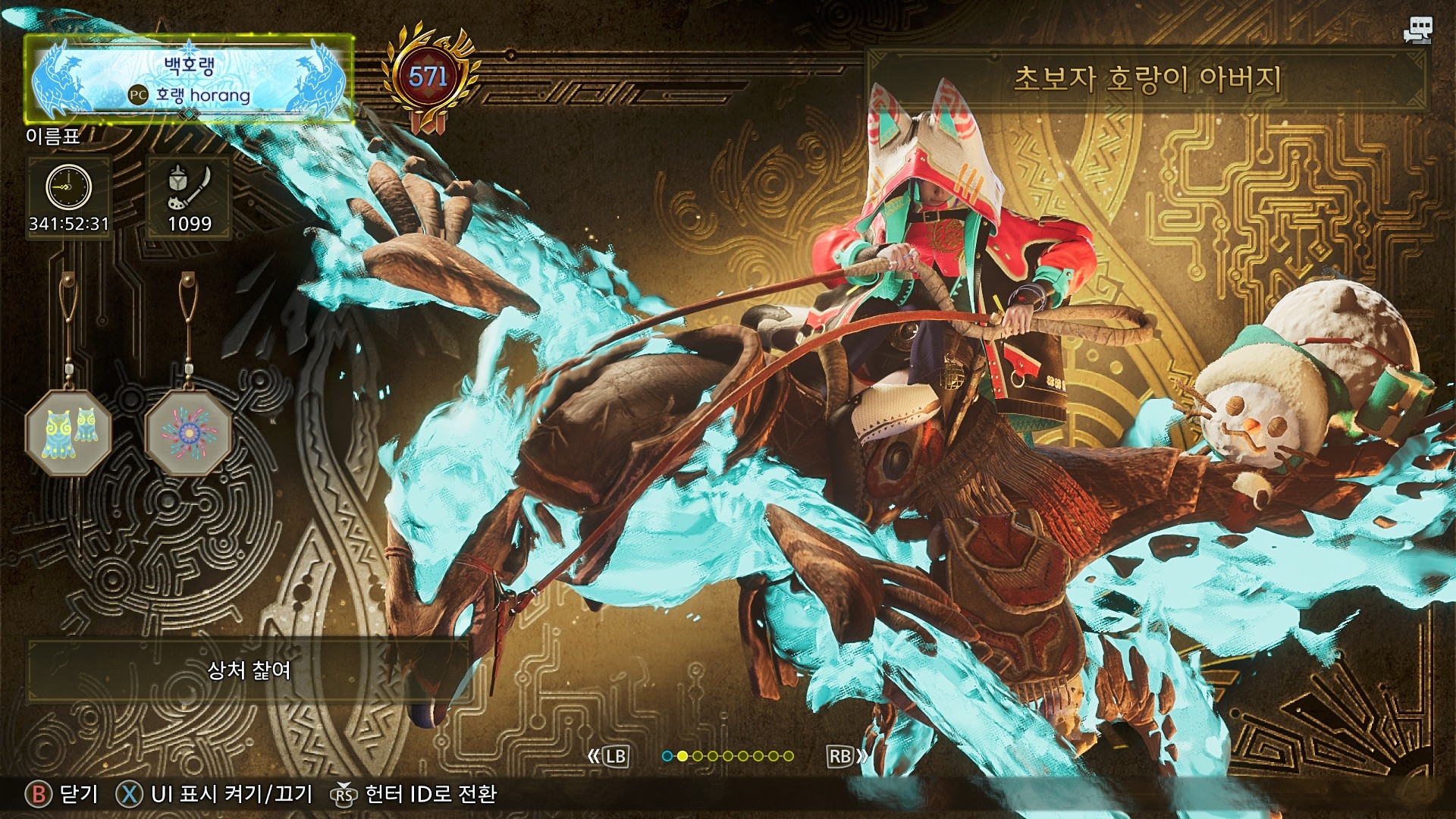The width and height of the screenshot is (1456, 819).
Task: Click the blue-green gloves pendant icon
Action: 69,434
